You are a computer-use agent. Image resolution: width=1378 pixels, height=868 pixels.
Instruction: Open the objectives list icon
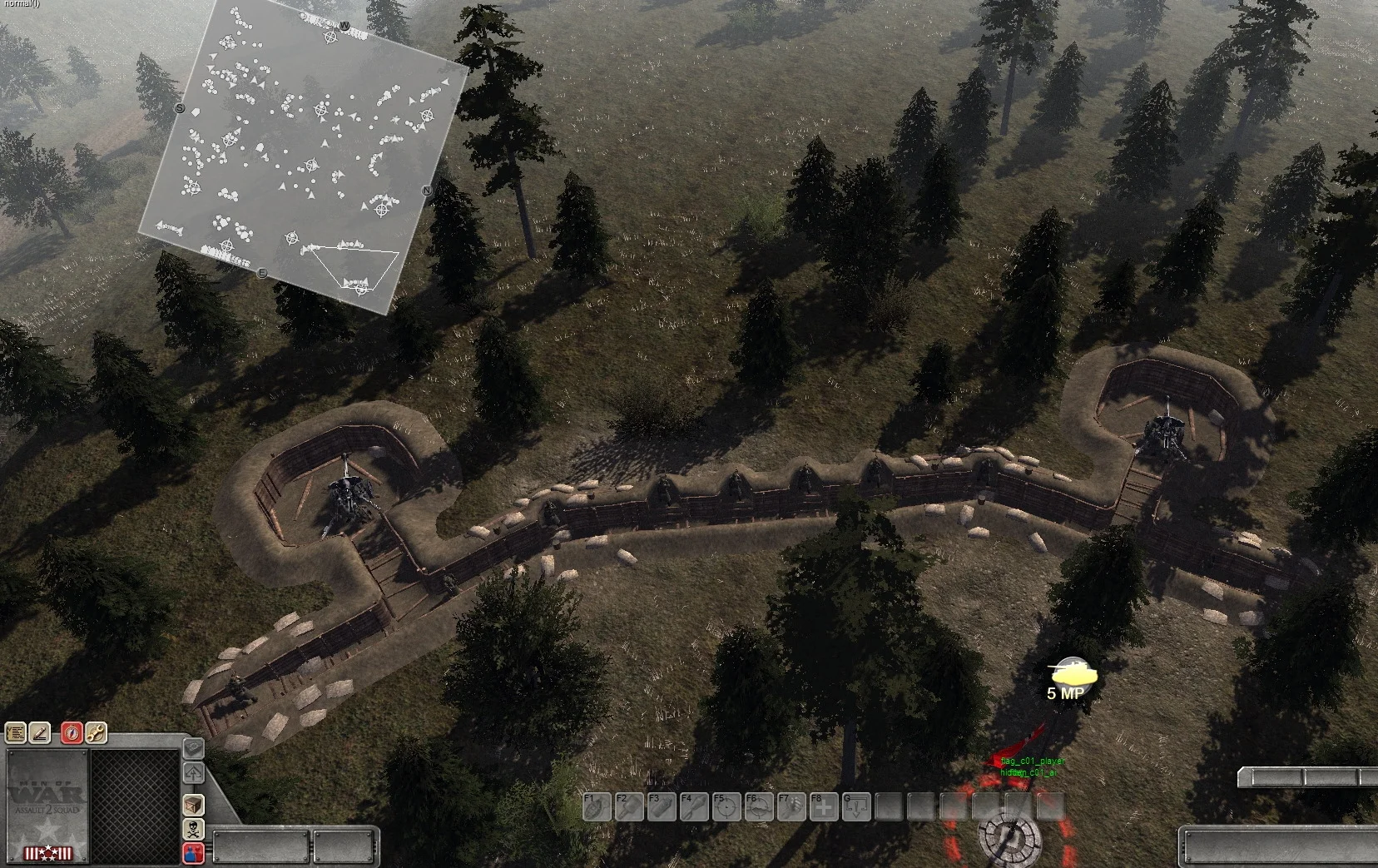coord(16,733)
